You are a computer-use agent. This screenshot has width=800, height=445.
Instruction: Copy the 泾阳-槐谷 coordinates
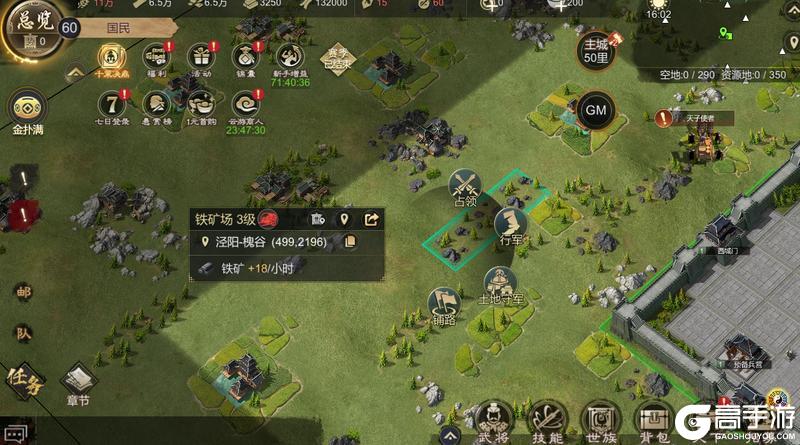pyautogui.click(x=350, y=241)
